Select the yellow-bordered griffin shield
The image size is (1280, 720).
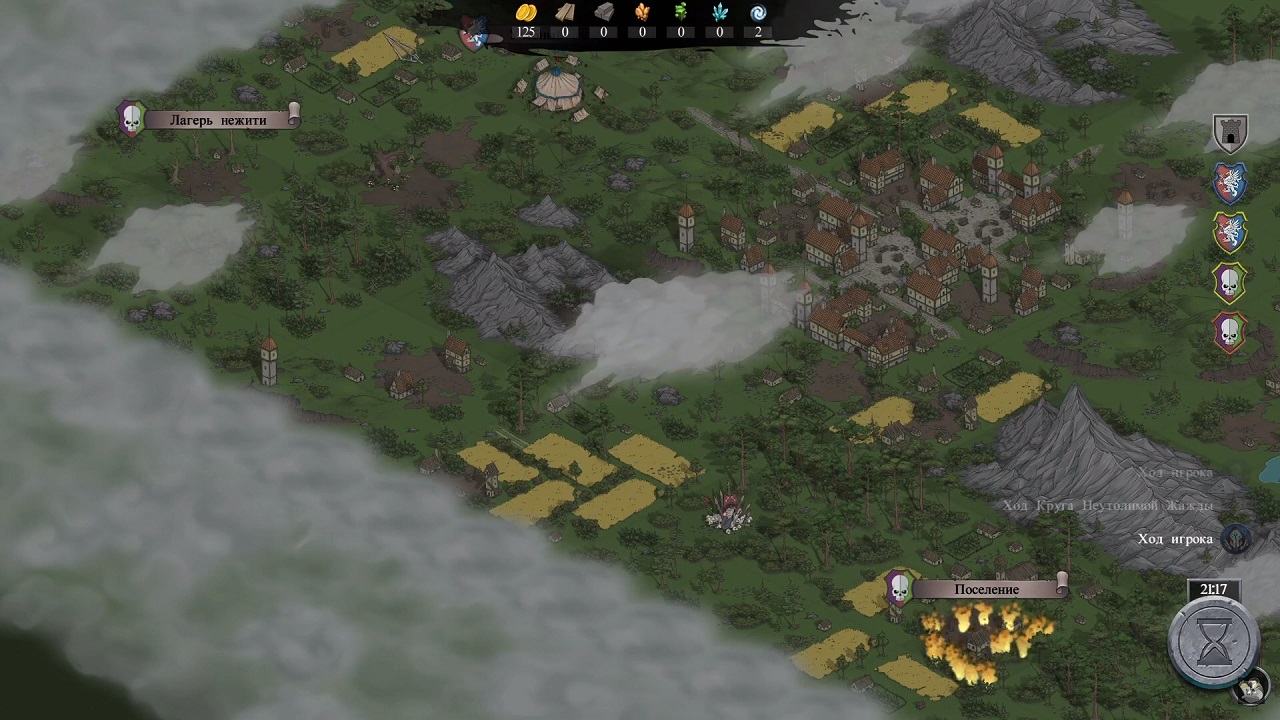click(1230, 232)
